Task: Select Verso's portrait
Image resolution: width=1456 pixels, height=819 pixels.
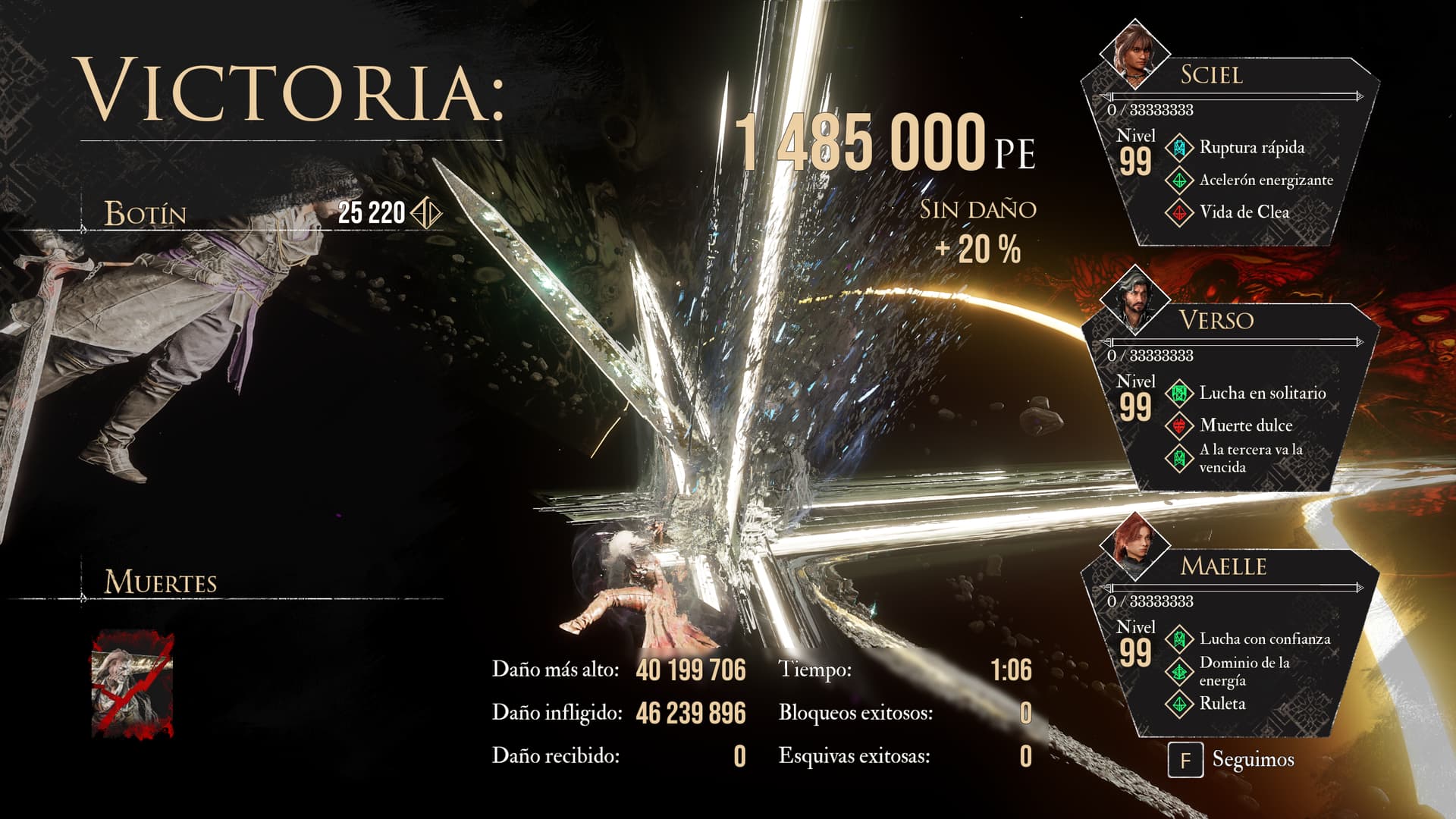Action: [1134, 298]
